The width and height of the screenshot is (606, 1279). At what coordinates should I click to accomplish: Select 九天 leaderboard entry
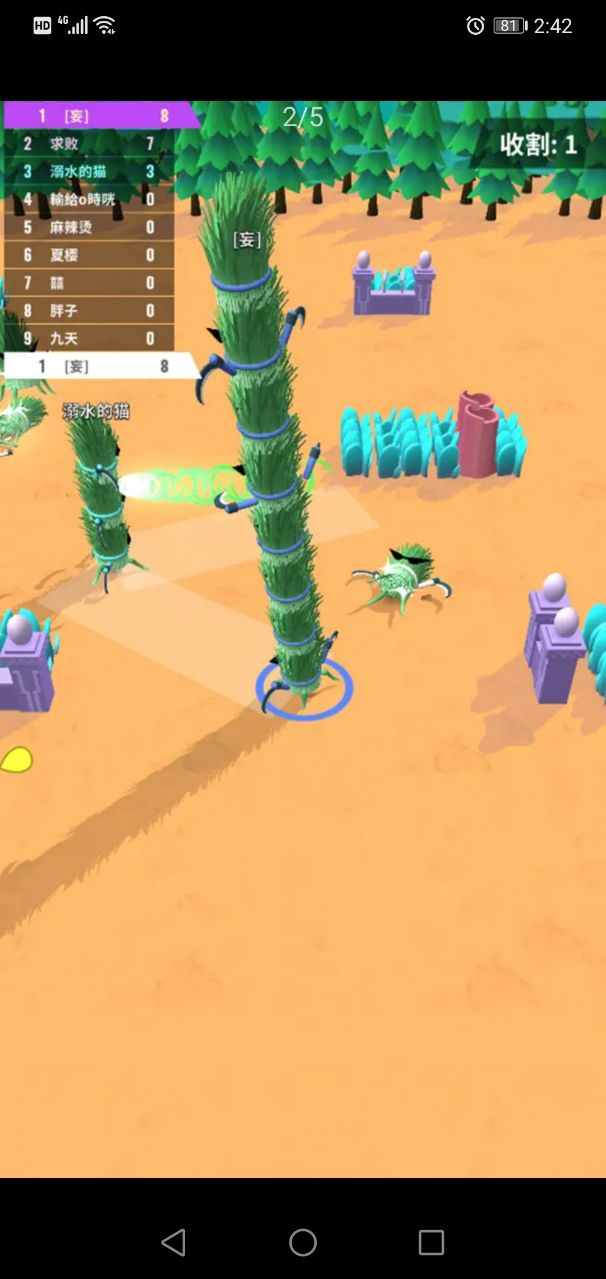point(88,339)
